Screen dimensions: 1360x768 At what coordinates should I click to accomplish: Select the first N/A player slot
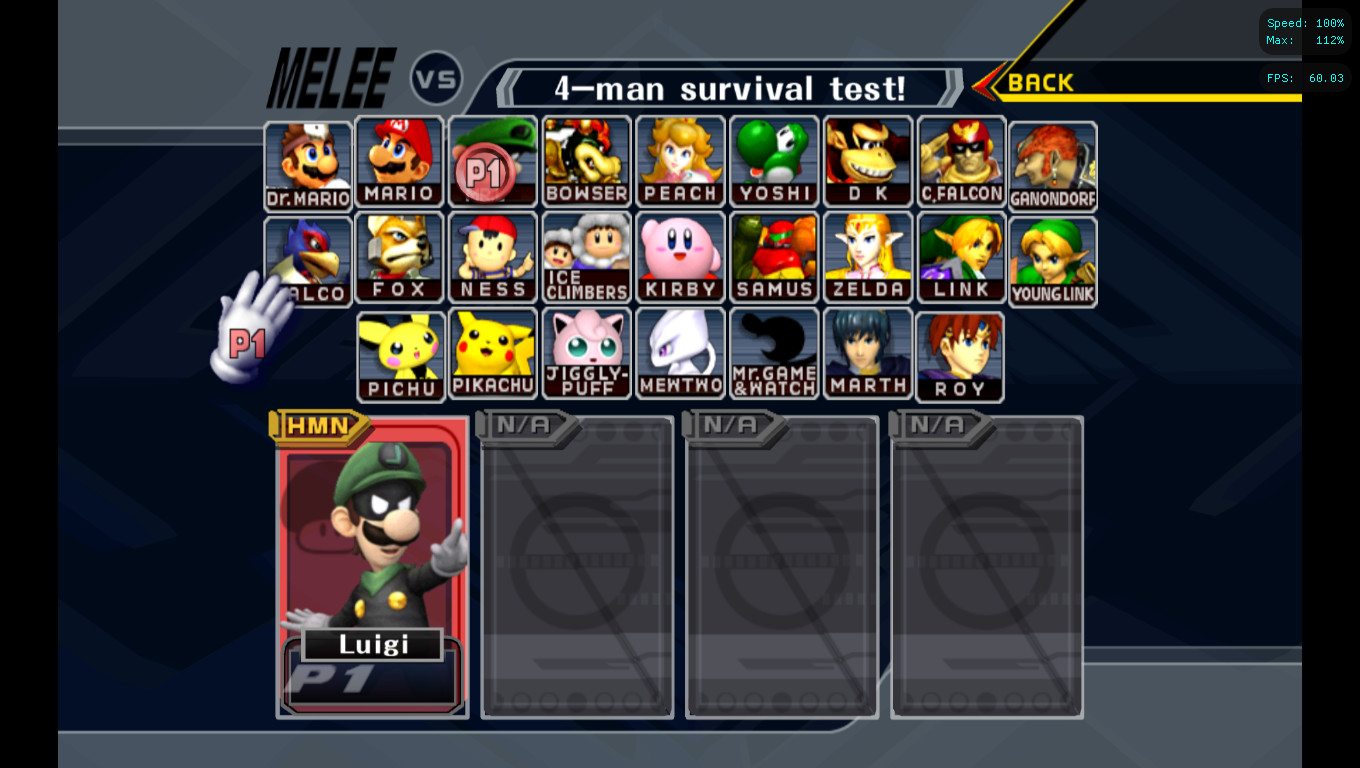577,567
